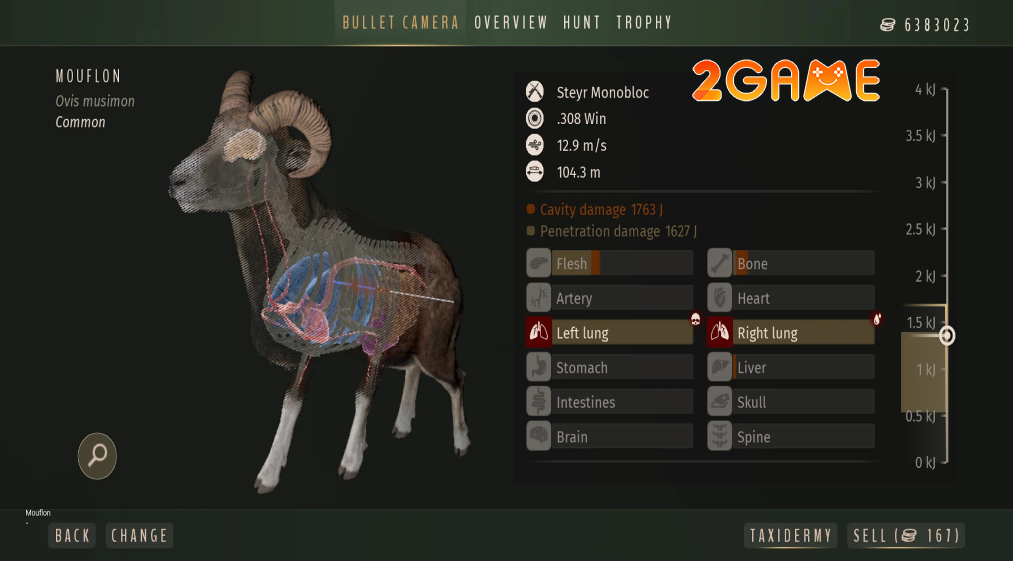Select the Right lung organ row
1013x561 pixels.
point(790,333)
